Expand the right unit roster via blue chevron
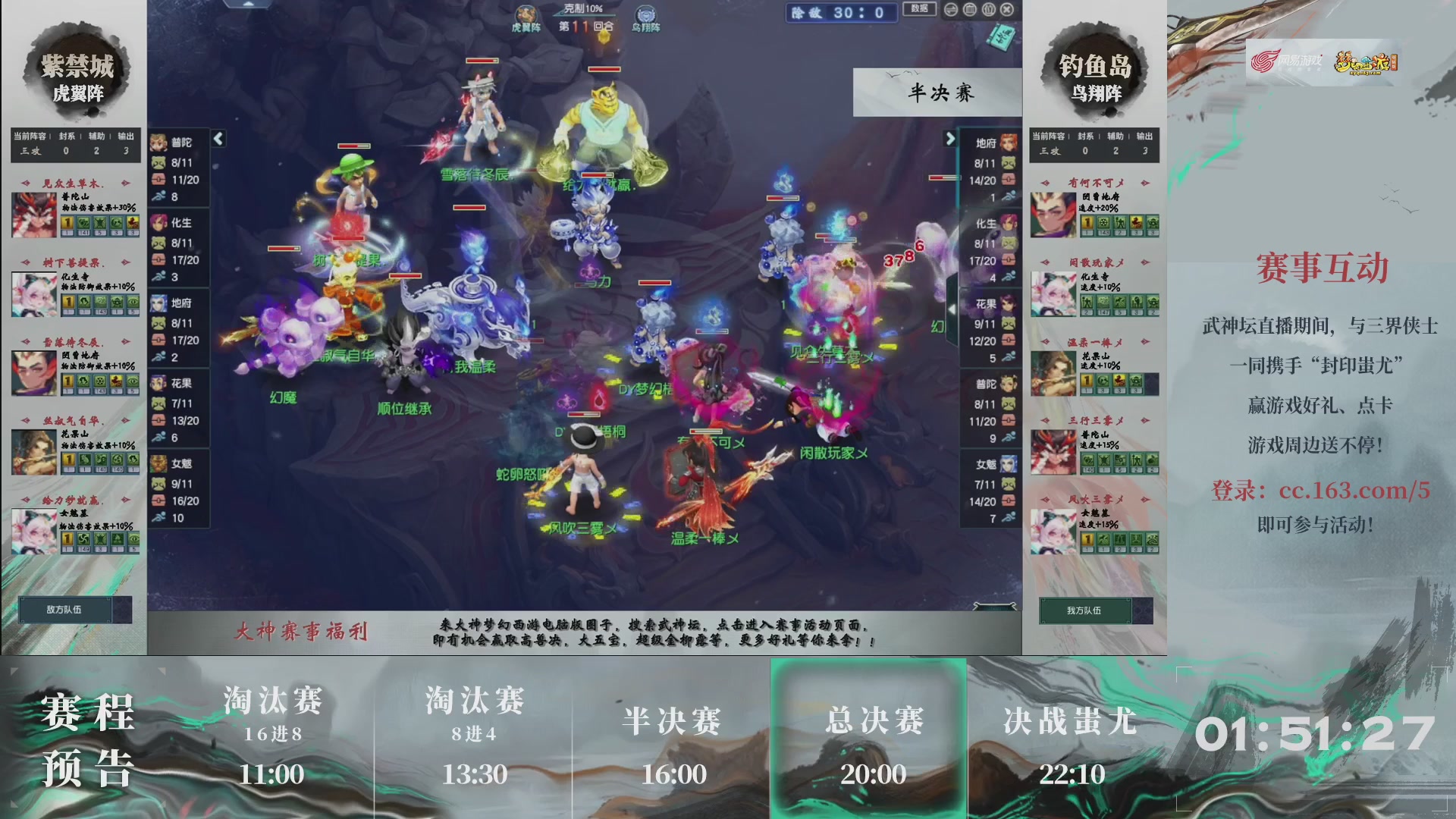The width and height of the screenshot is (1456, 819). click(952, 140)
